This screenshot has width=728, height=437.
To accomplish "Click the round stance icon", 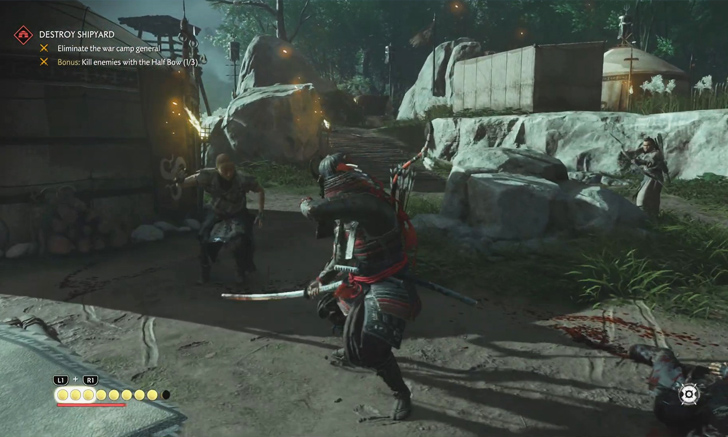I will tap(689, 394).
